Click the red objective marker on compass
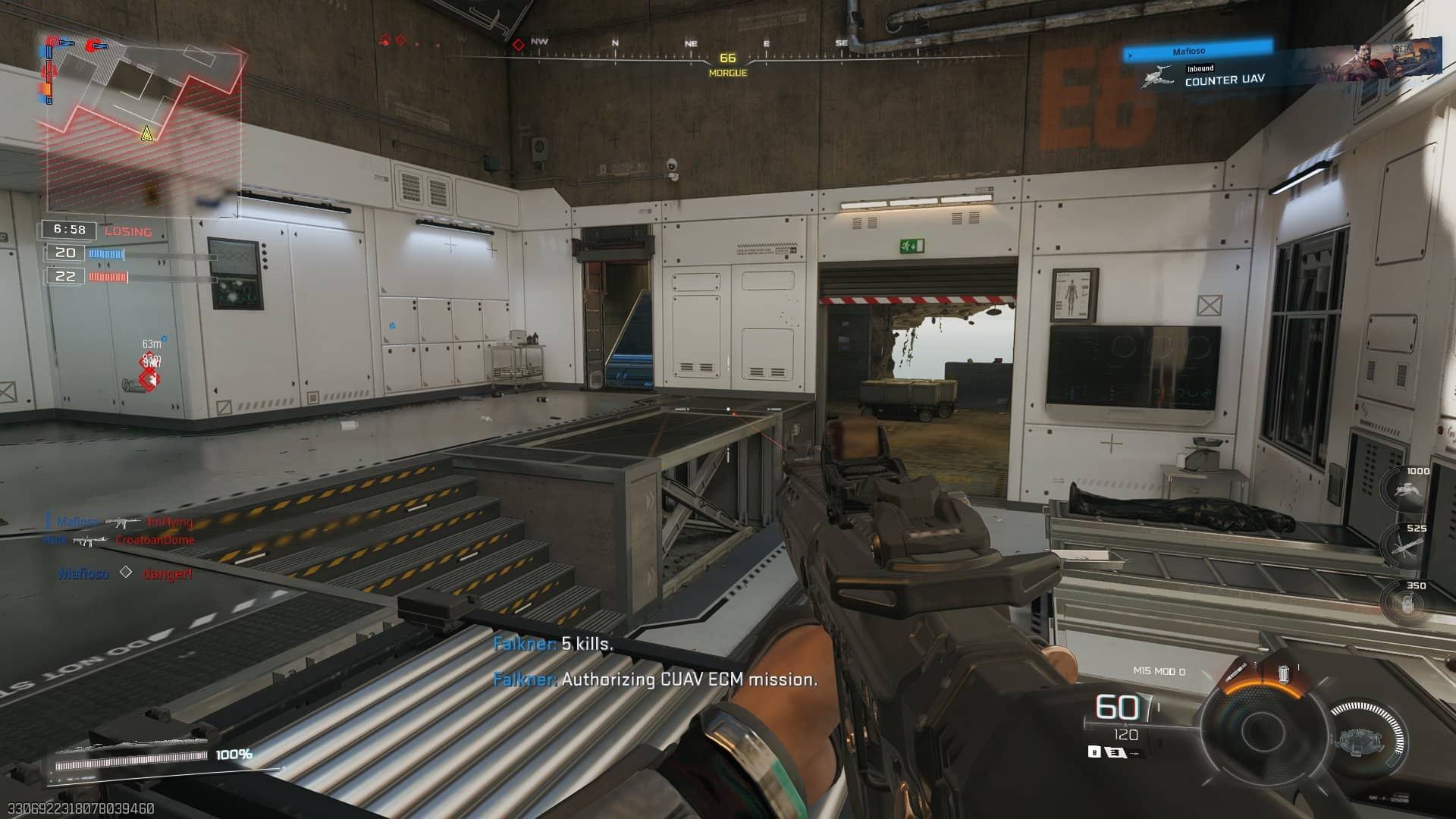This screenshot has height=819, width=1456. tap(519, 45)
